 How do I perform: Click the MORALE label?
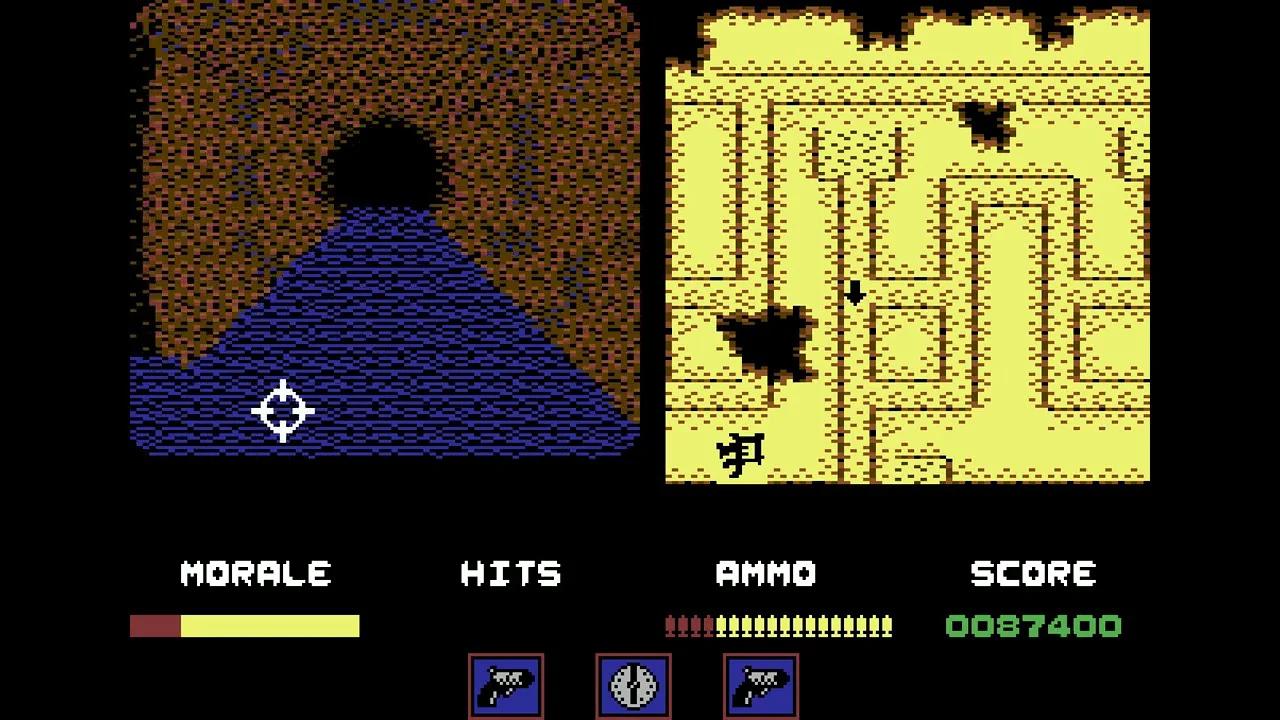[255, 573]
